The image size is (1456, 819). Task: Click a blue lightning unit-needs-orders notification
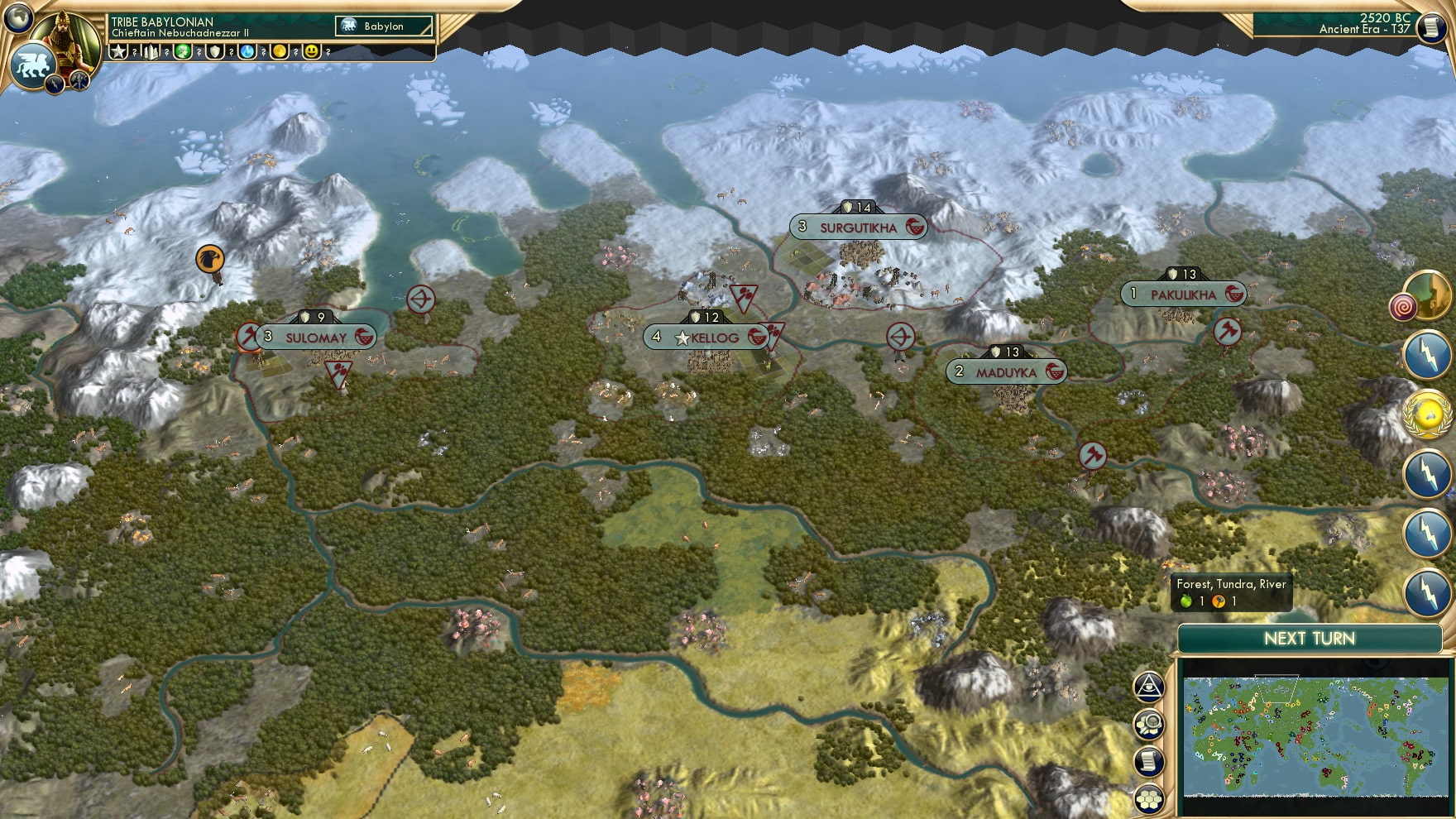[x=1426, y=352]
